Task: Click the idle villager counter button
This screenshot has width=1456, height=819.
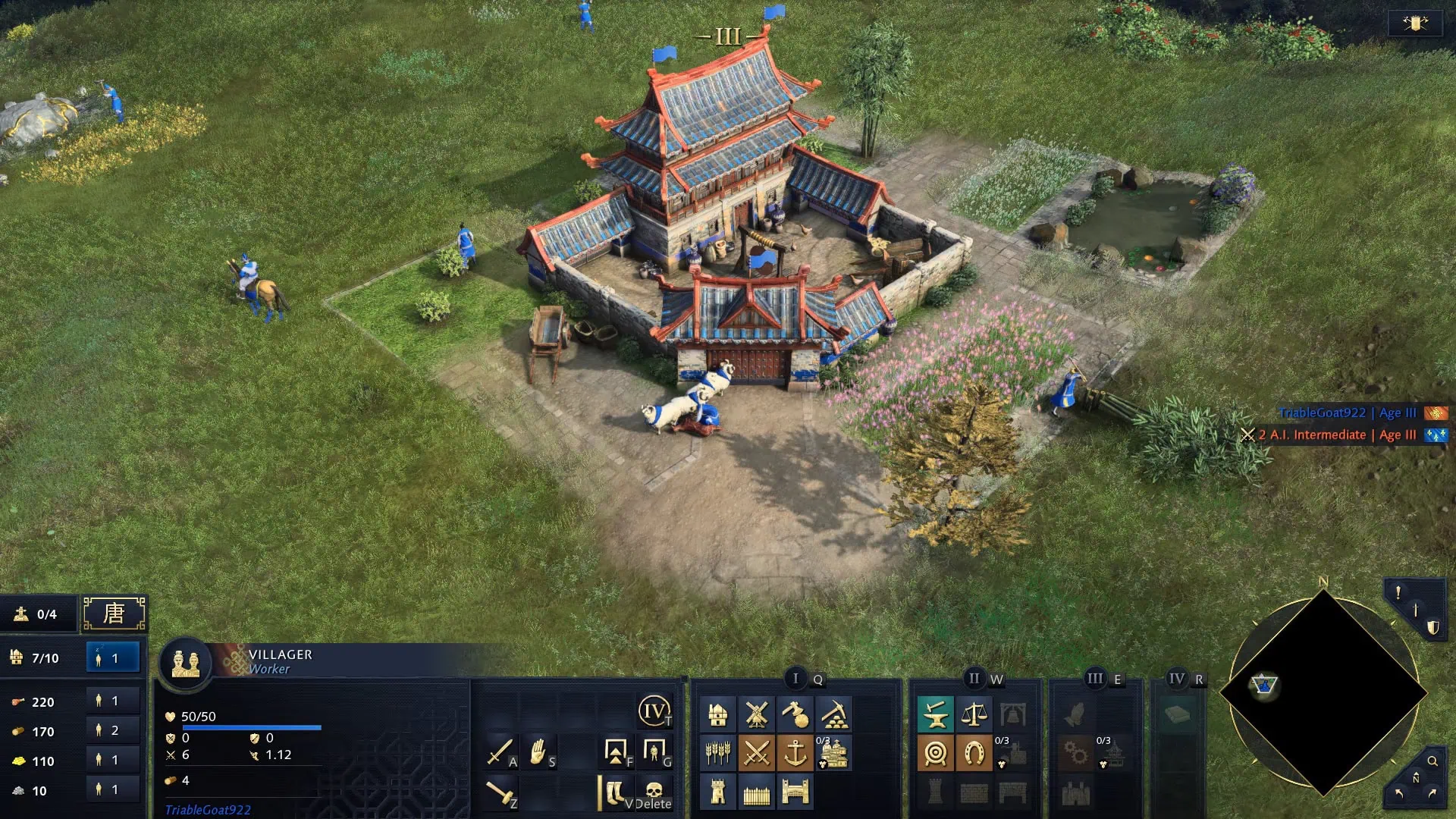Action: [x=112, y=657]
